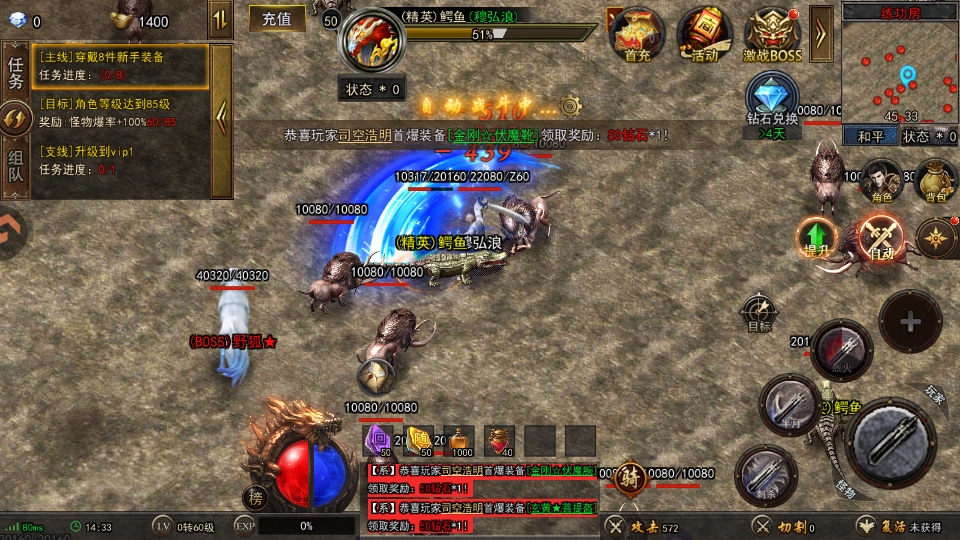The height and width of the screenshot is (540, 960).
Task: Toggle the 和平 peace mode button
Action: point(868,136)
